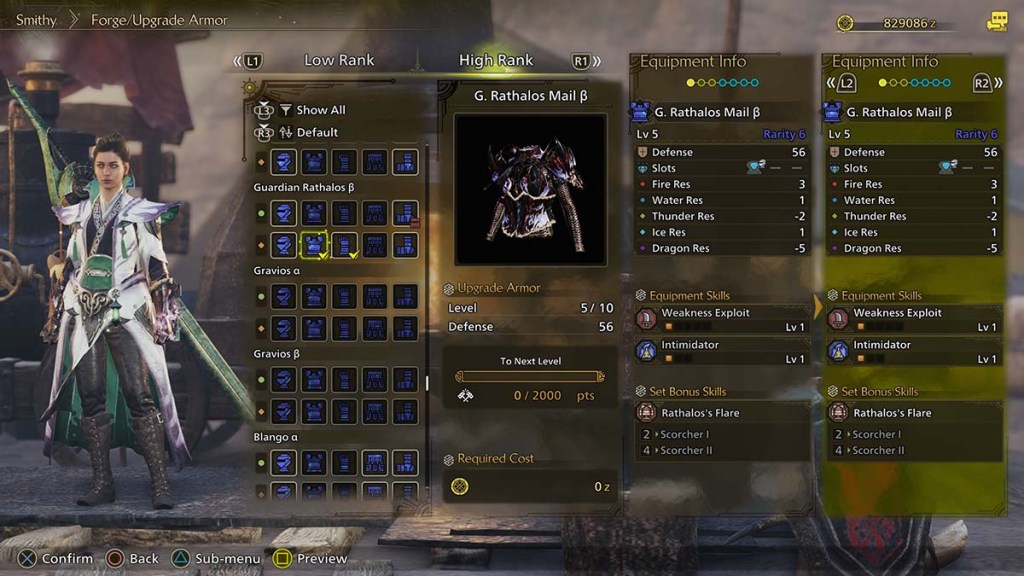Open the Show All filter

tap(320, 110)
